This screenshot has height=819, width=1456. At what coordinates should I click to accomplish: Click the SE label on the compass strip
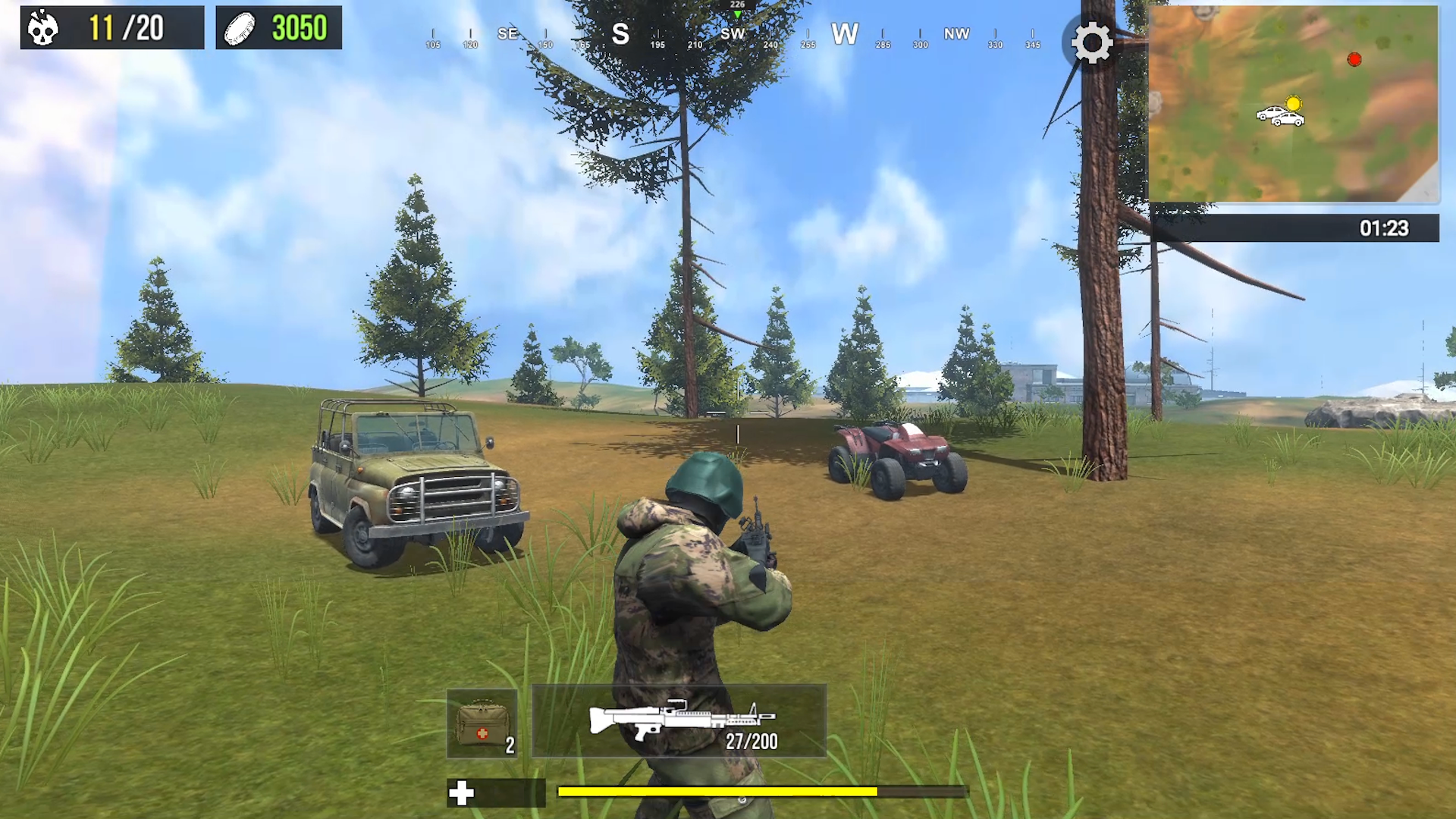point(507,34)
